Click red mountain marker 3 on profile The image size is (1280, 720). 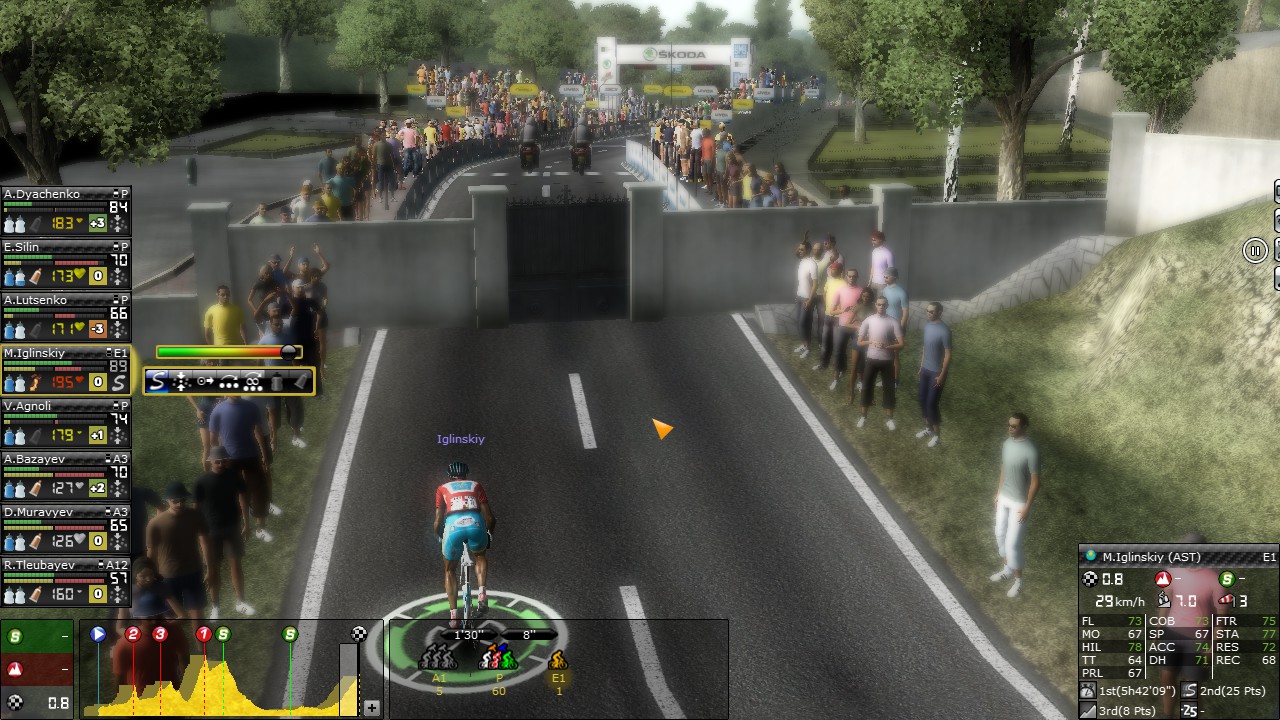(160, 634)
